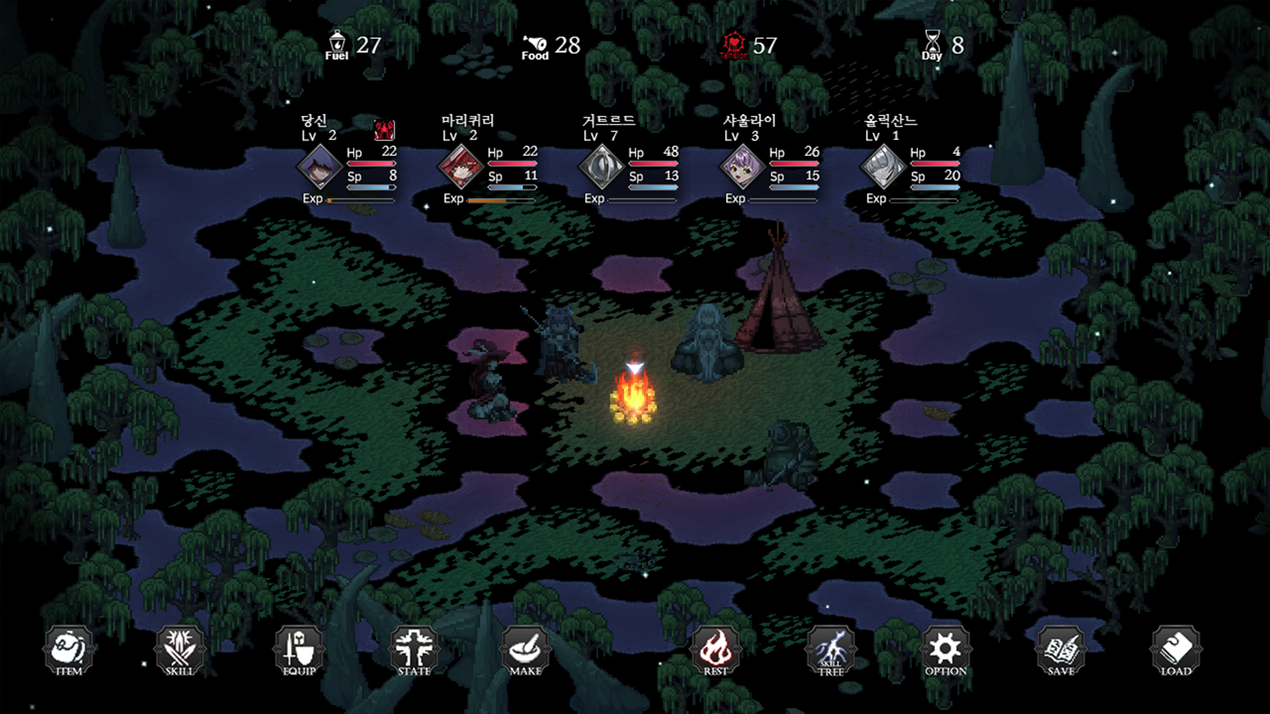Screen dimensions: 1270x714
Task: Open the OPTION settings
Action: [945, 650]
